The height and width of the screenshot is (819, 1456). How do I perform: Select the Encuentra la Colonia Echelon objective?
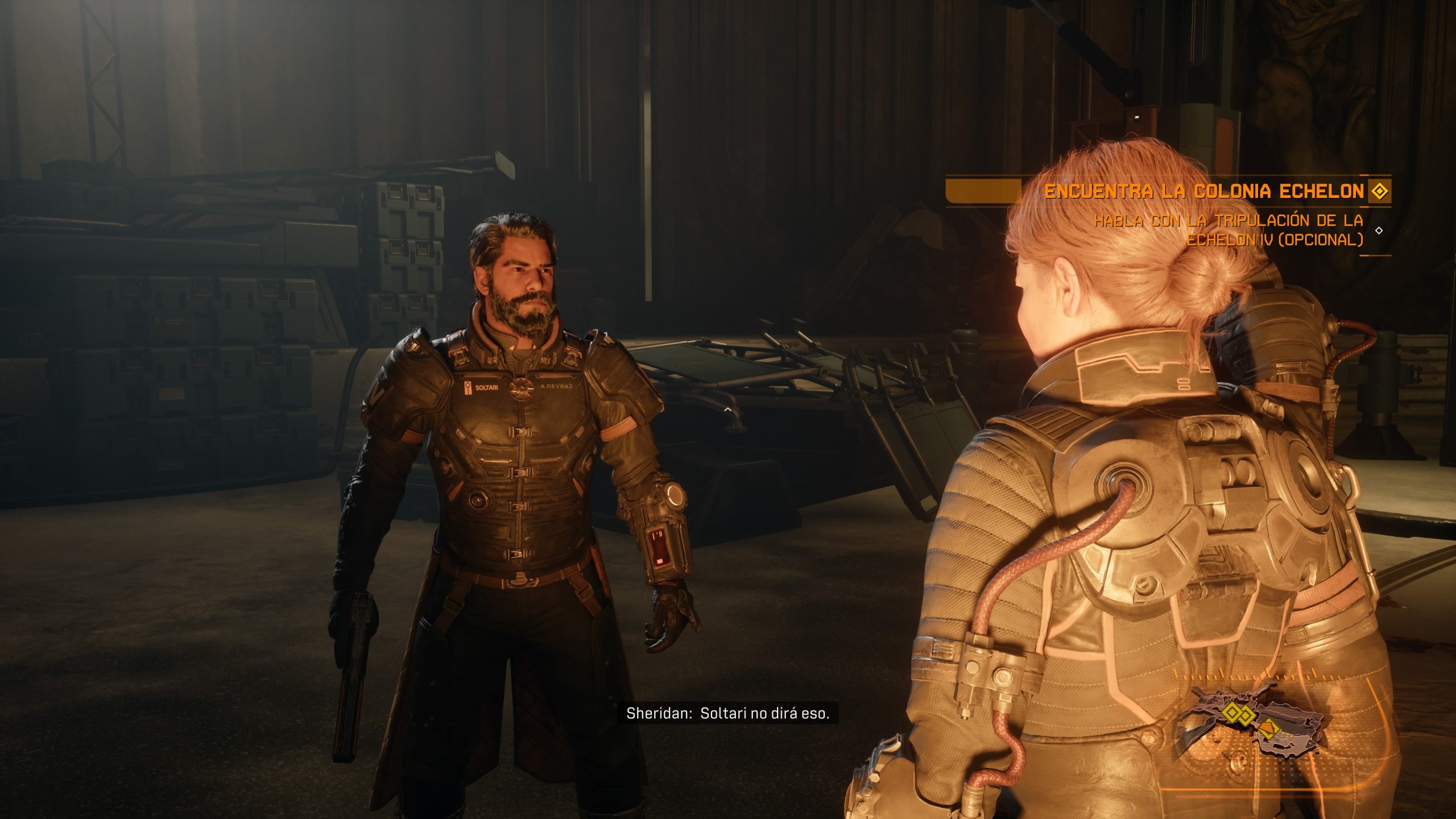[x=1203, y=192]
